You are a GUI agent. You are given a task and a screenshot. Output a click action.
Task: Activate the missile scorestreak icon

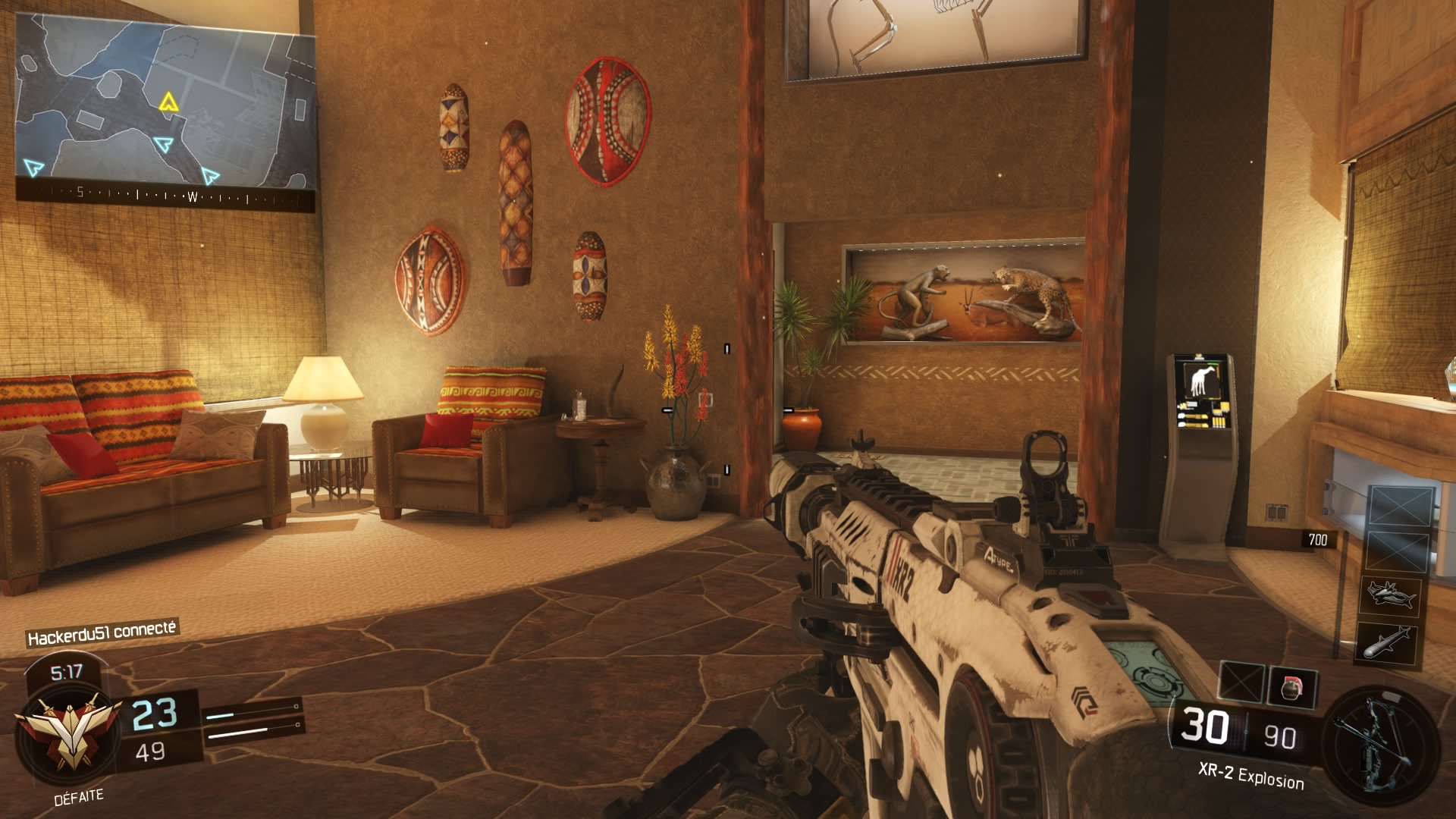[x=1387, y=642]
